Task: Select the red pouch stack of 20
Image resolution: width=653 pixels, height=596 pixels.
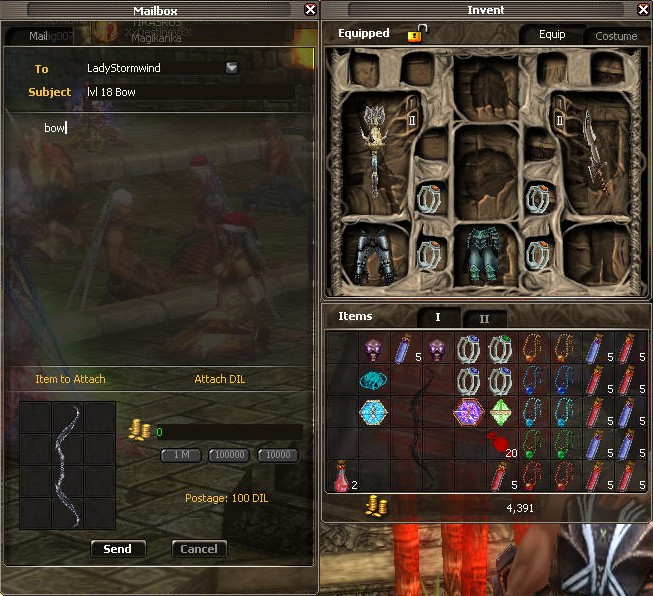Action: (x=499, y=442)
